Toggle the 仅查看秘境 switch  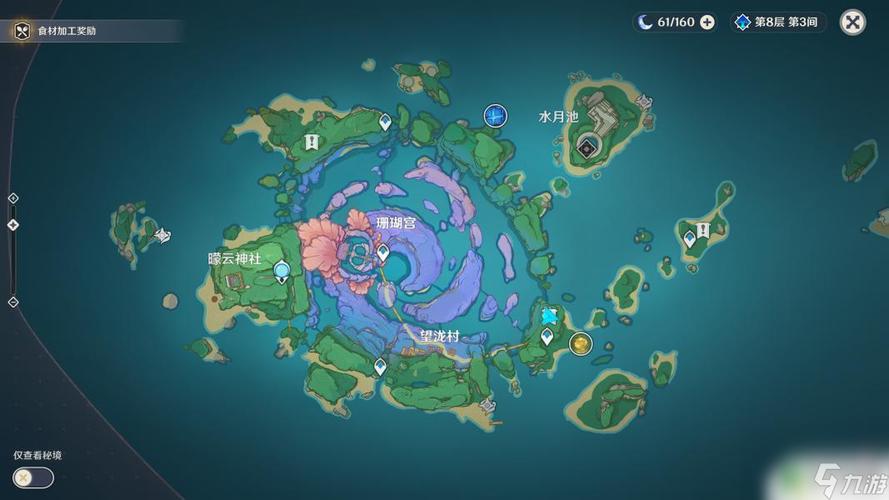point(33,477)
